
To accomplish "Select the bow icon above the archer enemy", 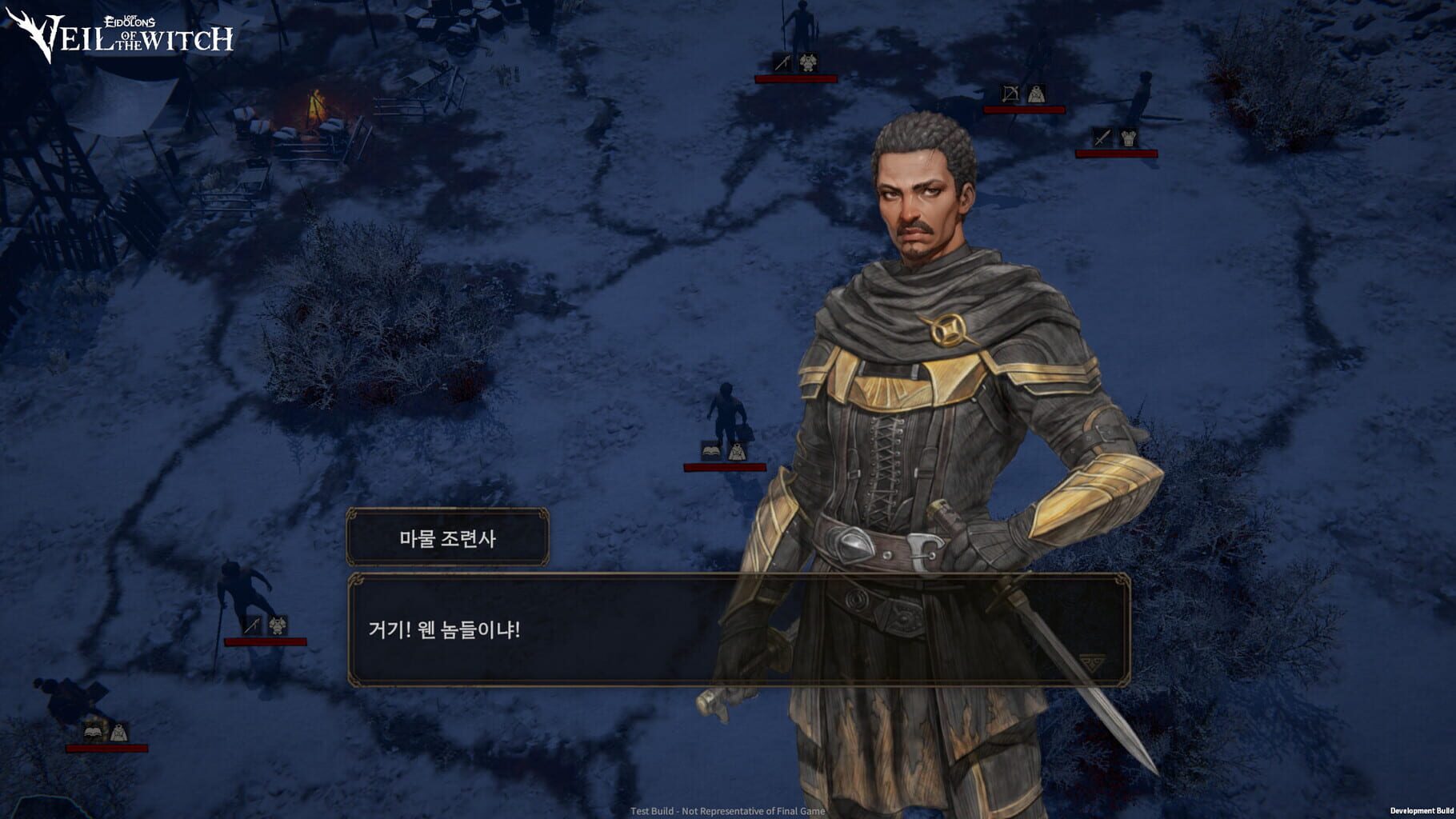I will pos(1010,94).
